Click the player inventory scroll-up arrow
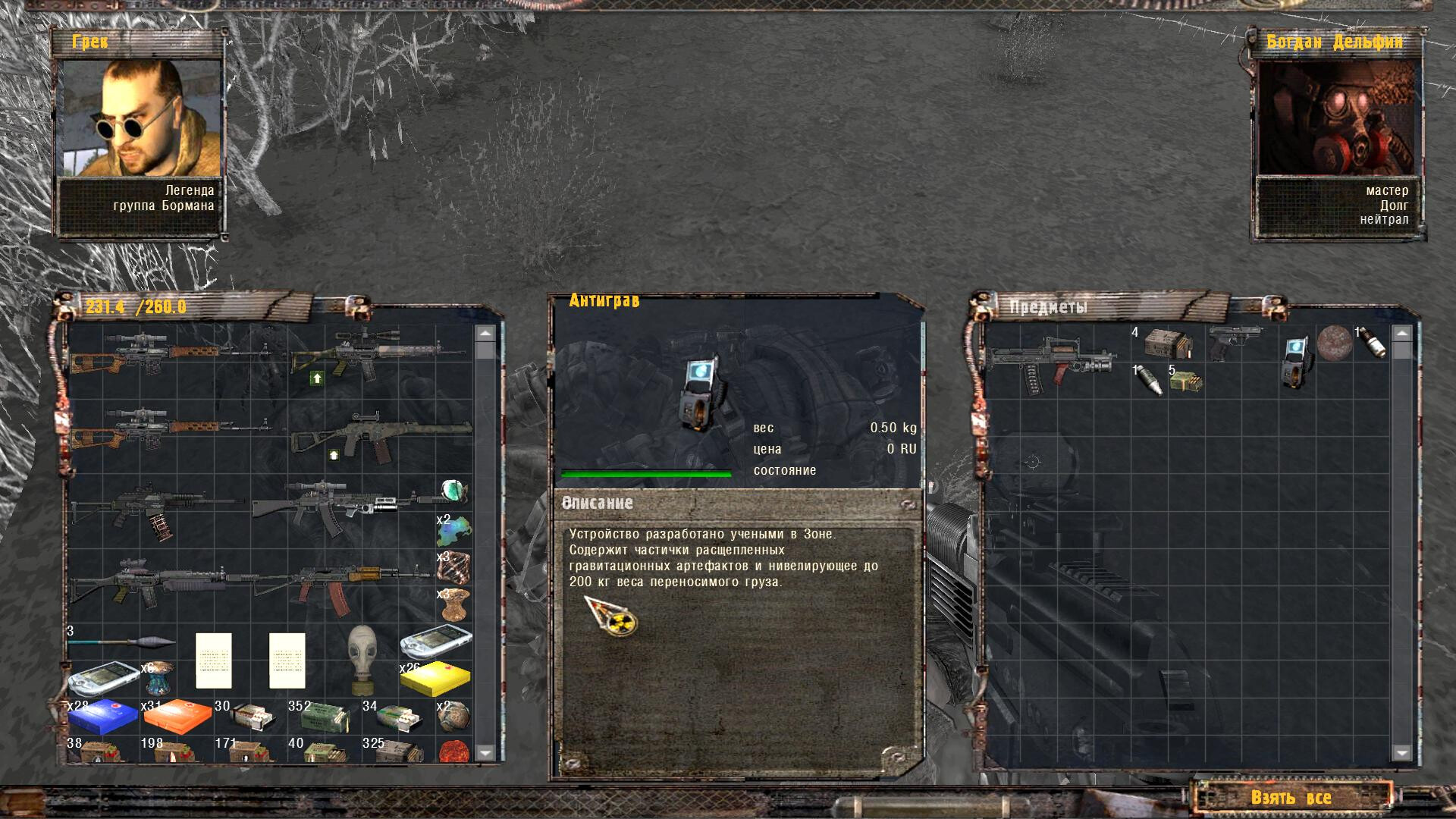 click(x=485, y=333)
